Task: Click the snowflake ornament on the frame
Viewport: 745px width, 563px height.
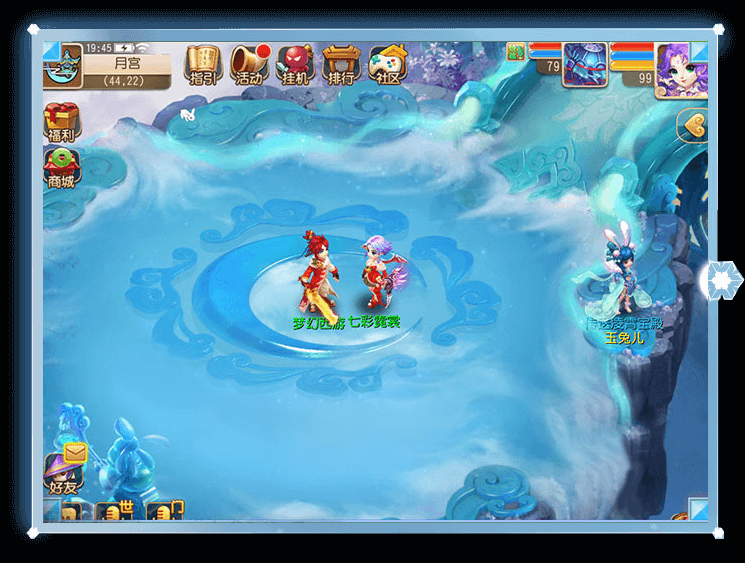Action: 720,279
